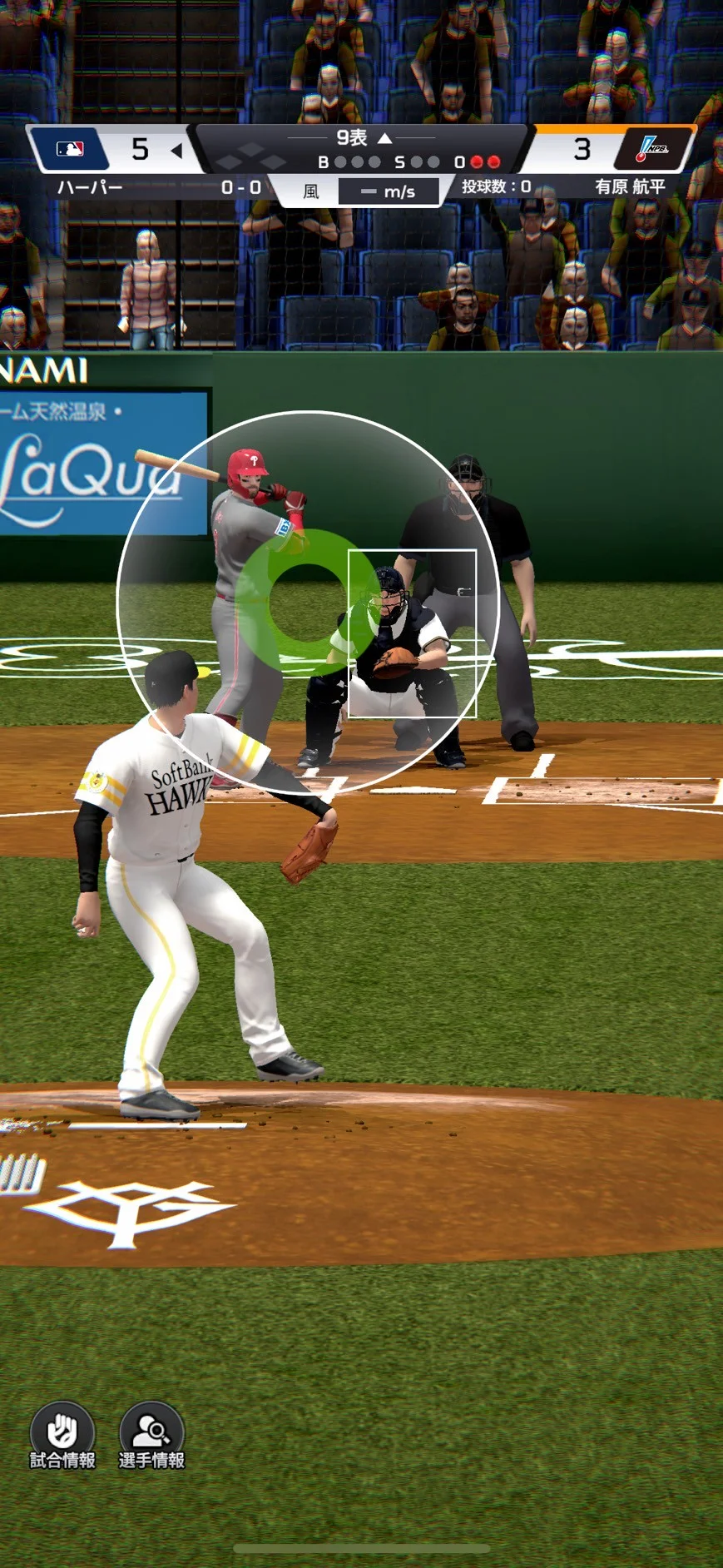This screenshot has width=723, height=1568.
Task: Open the 選手情報 player info button
Action: pos(151,1435)
